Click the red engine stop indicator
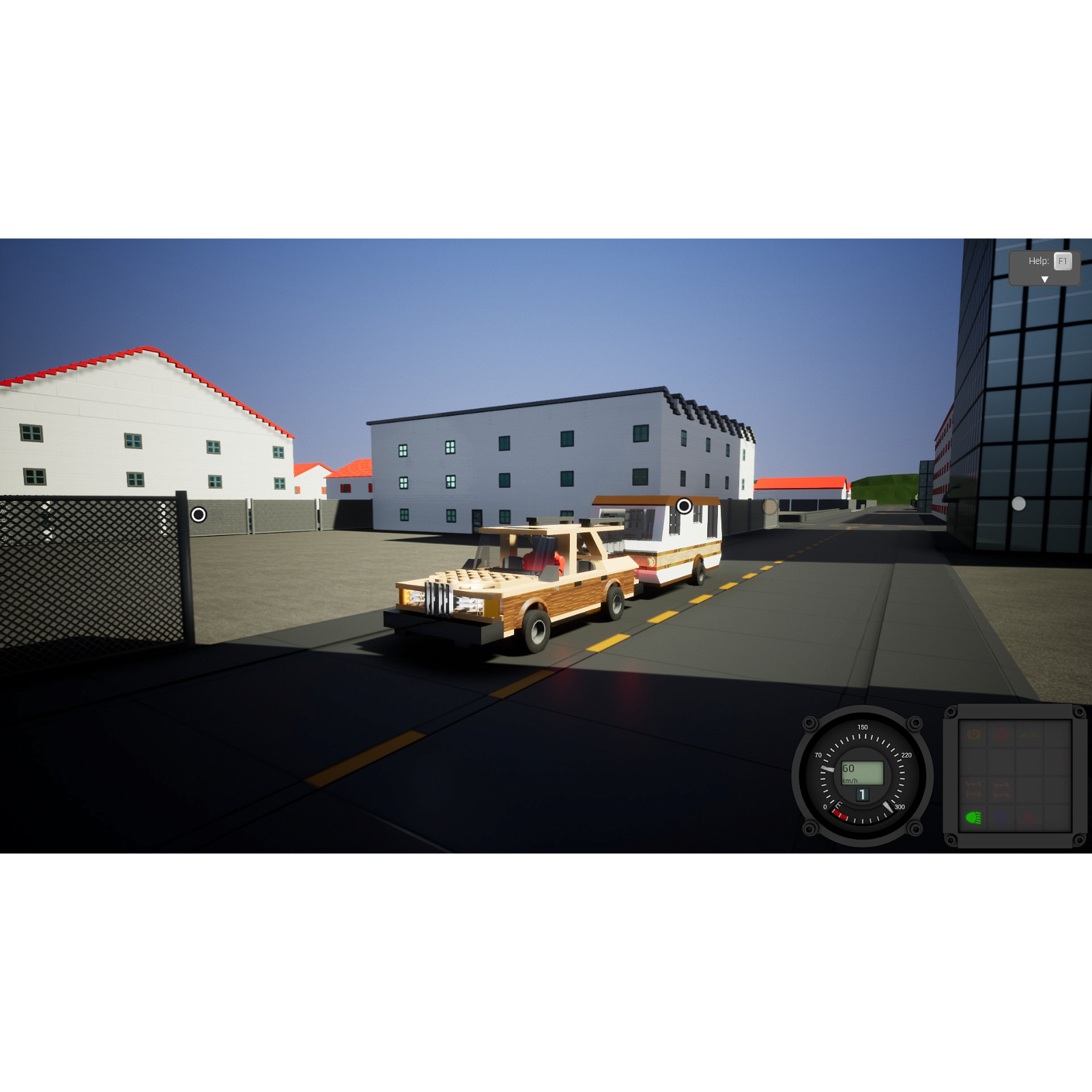 coord(1001,735)
